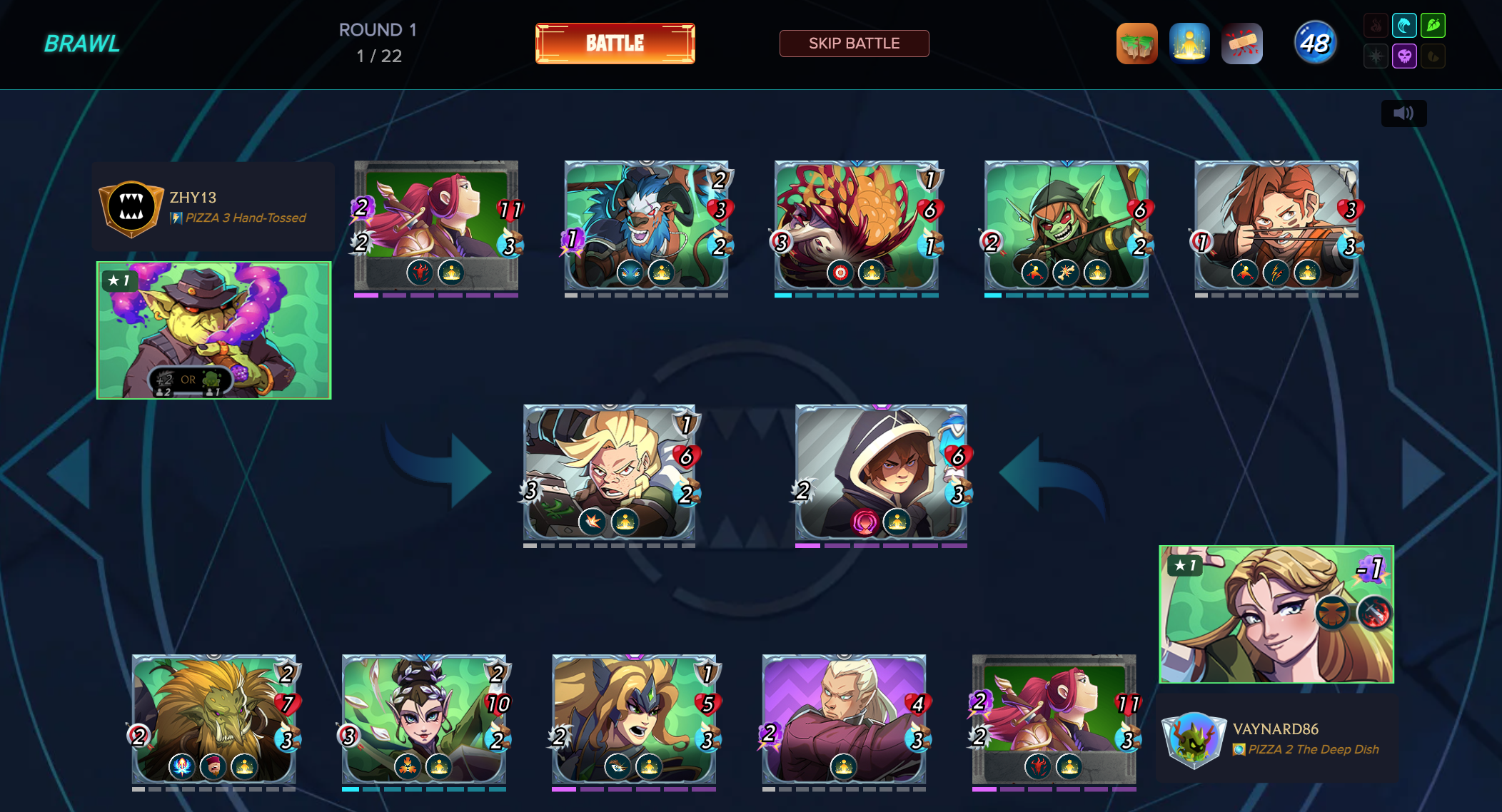Click the large left-pointing triangle arrow
This screenshot has width=1502, height=812.
71,473
